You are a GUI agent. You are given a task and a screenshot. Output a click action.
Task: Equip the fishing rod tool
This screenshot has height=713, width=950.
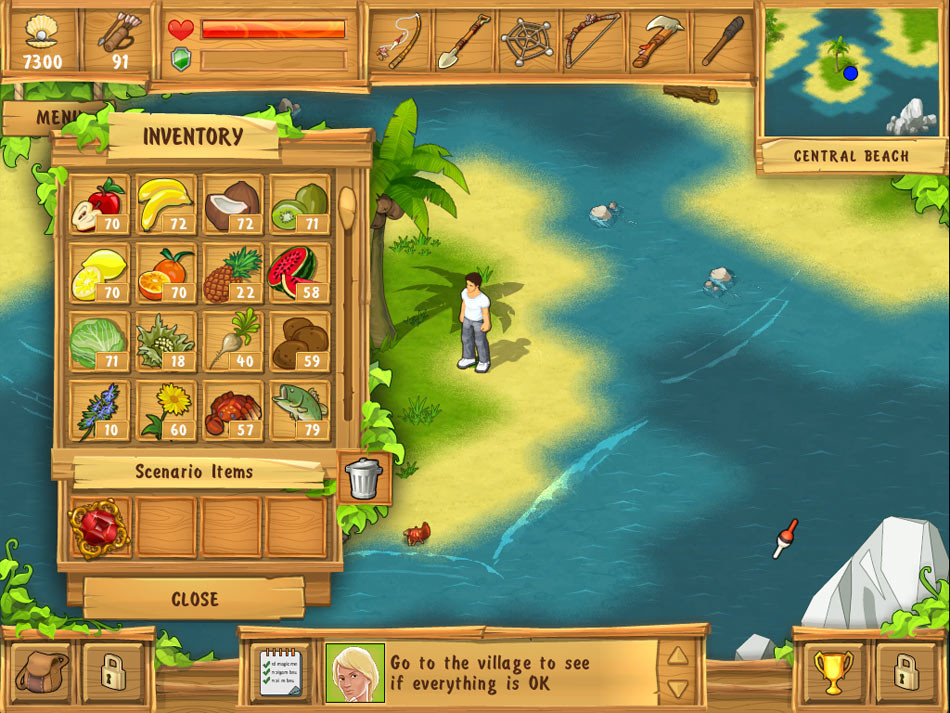point(399,41)
